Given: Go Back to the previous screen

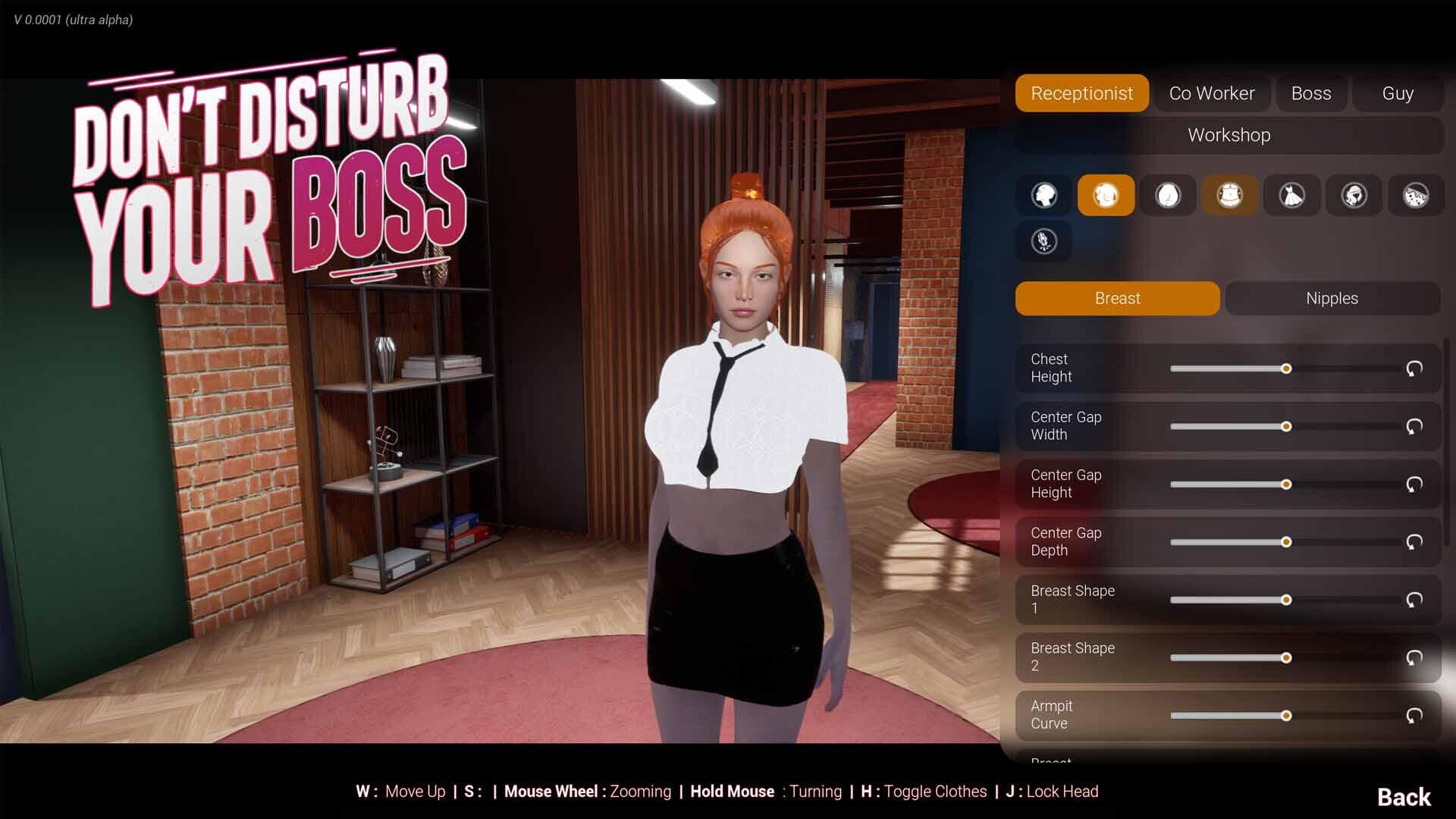Looking at the screenshot, I should (x=1404, y=797).
